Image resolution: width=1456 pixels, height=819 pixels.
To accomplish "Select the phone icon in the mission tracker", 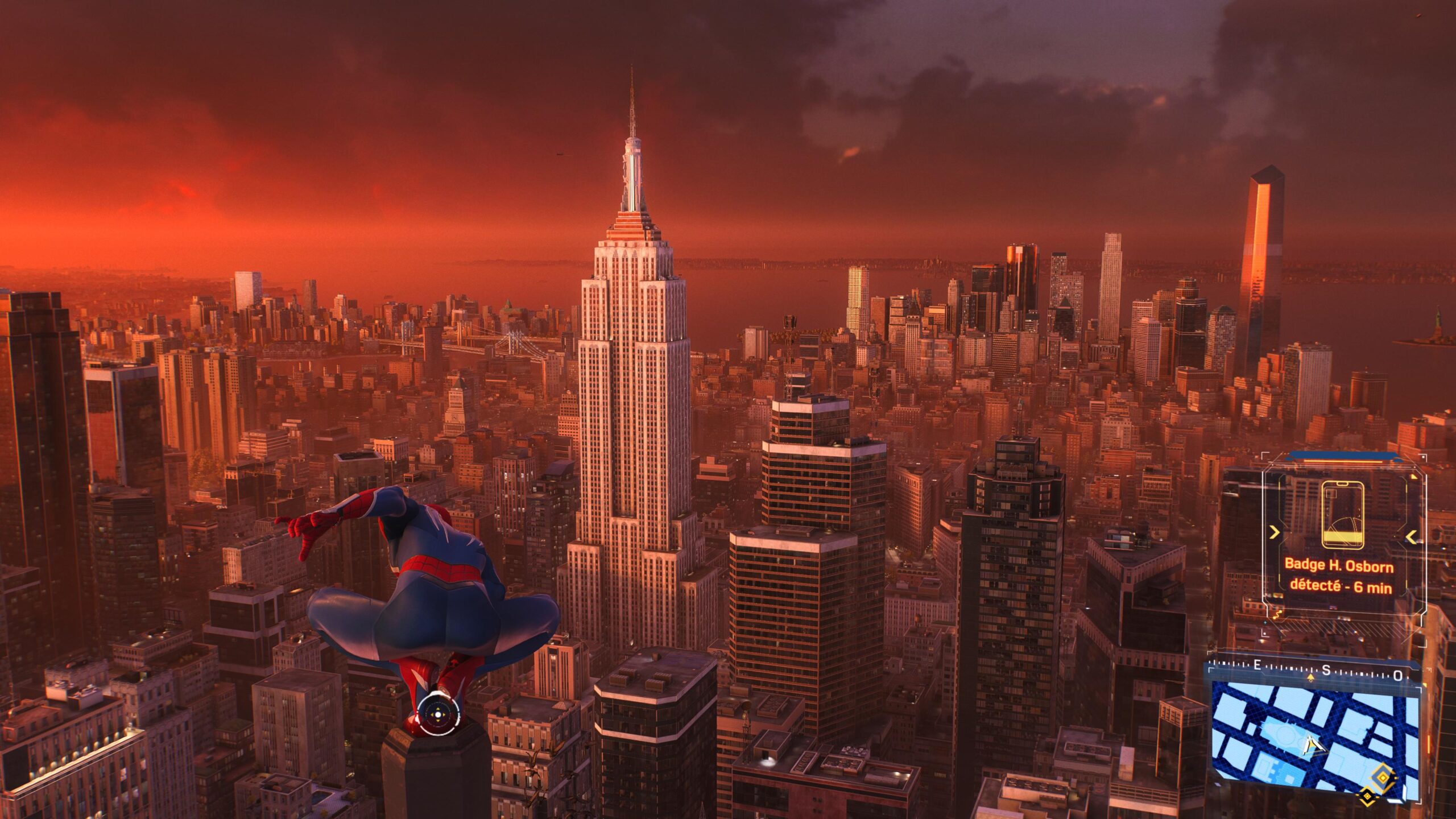I will [x=1342, y=515].
